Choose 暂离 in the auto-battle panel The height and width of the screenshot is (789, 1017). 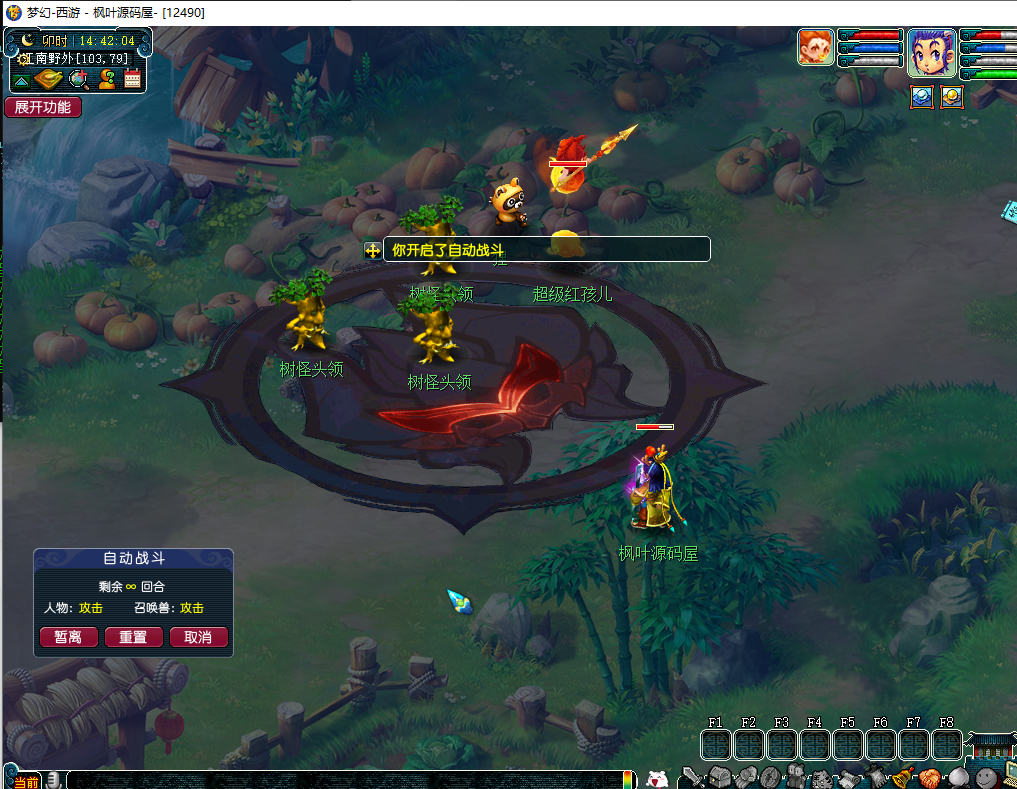coord(68,637)
